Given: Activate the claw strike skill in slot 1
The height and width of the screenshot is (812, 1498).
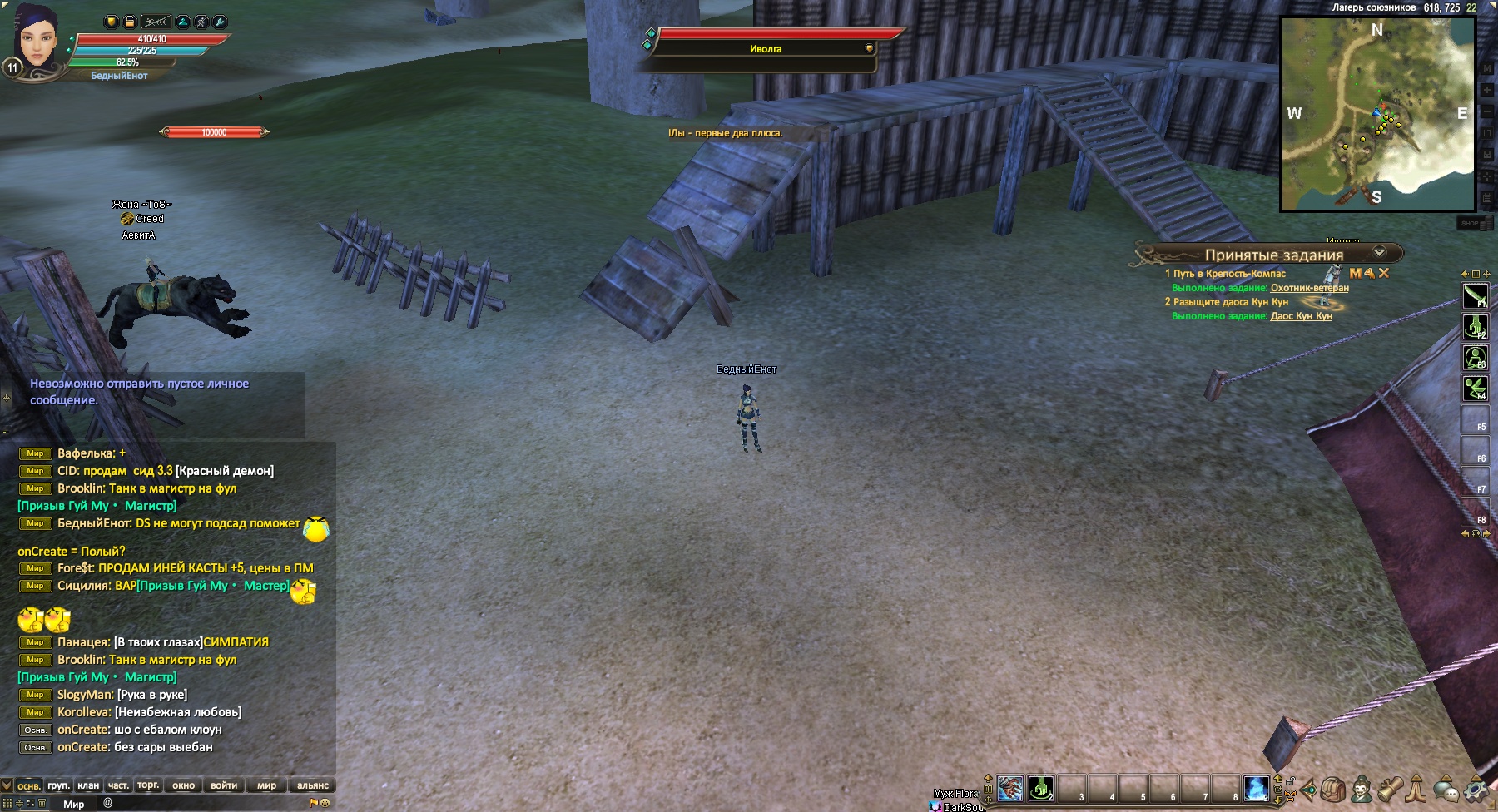Looking at the screenshot, I should pyautogui.click(x=1010, y=787).
